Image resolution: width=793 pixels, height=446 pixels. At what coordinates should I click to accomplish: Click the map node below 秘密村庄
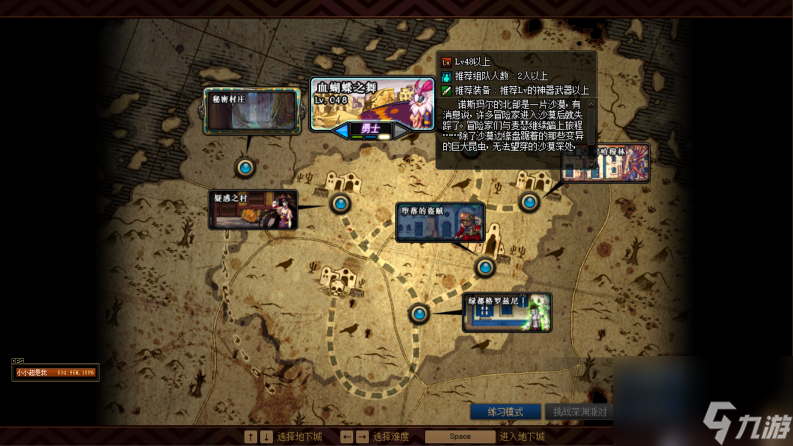[245, 167]
